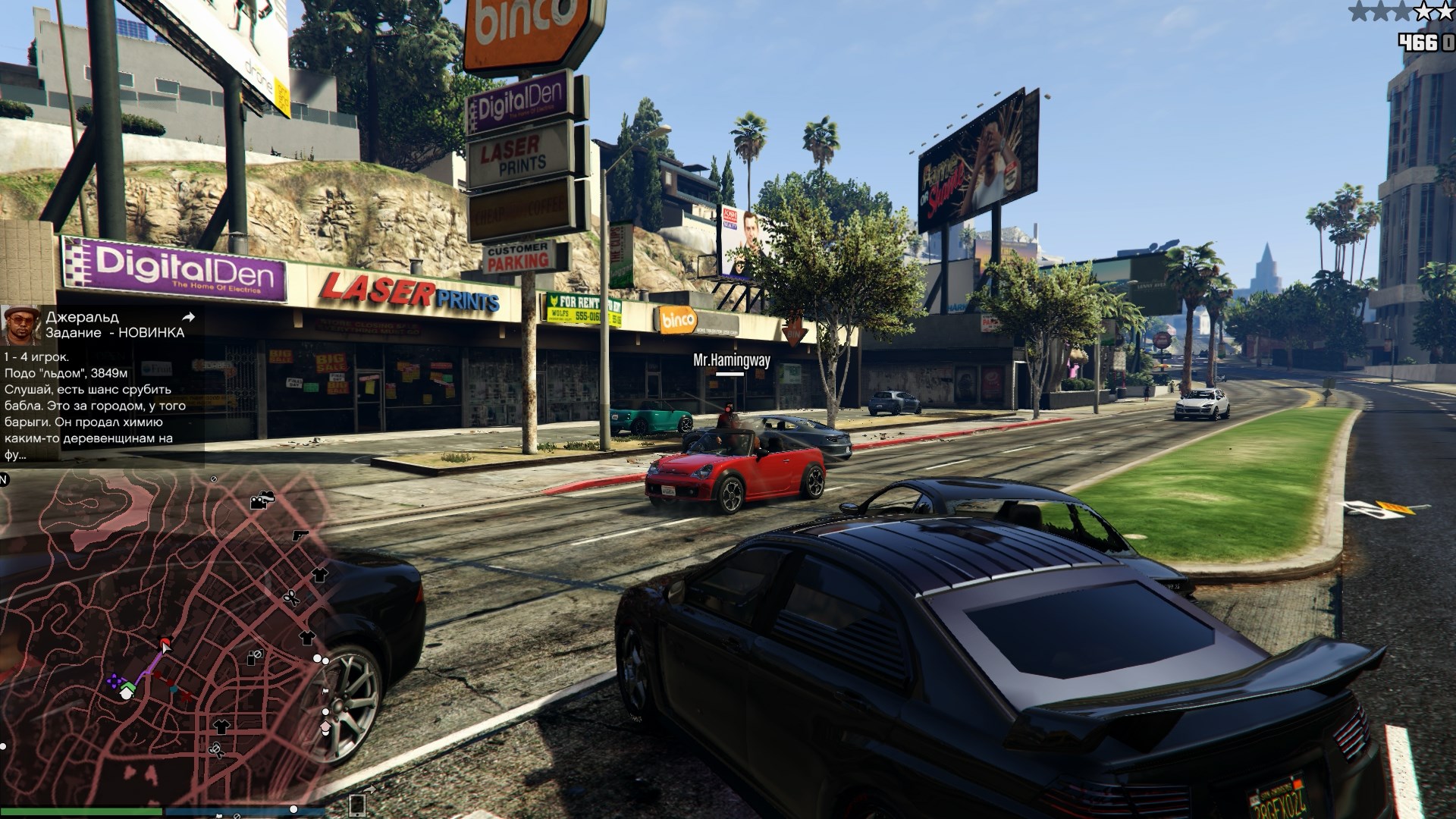1456x819 pixels.
Task: Click the arrow icon on Gerald's message
Action: [189, 317]
